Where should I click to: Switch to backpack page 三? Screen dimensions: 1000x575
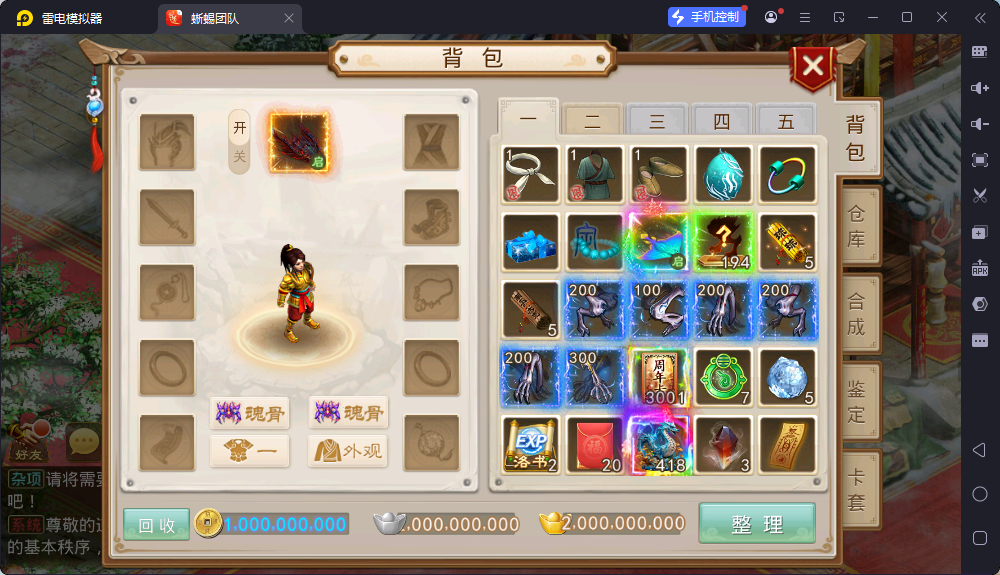tap(657, 122)
